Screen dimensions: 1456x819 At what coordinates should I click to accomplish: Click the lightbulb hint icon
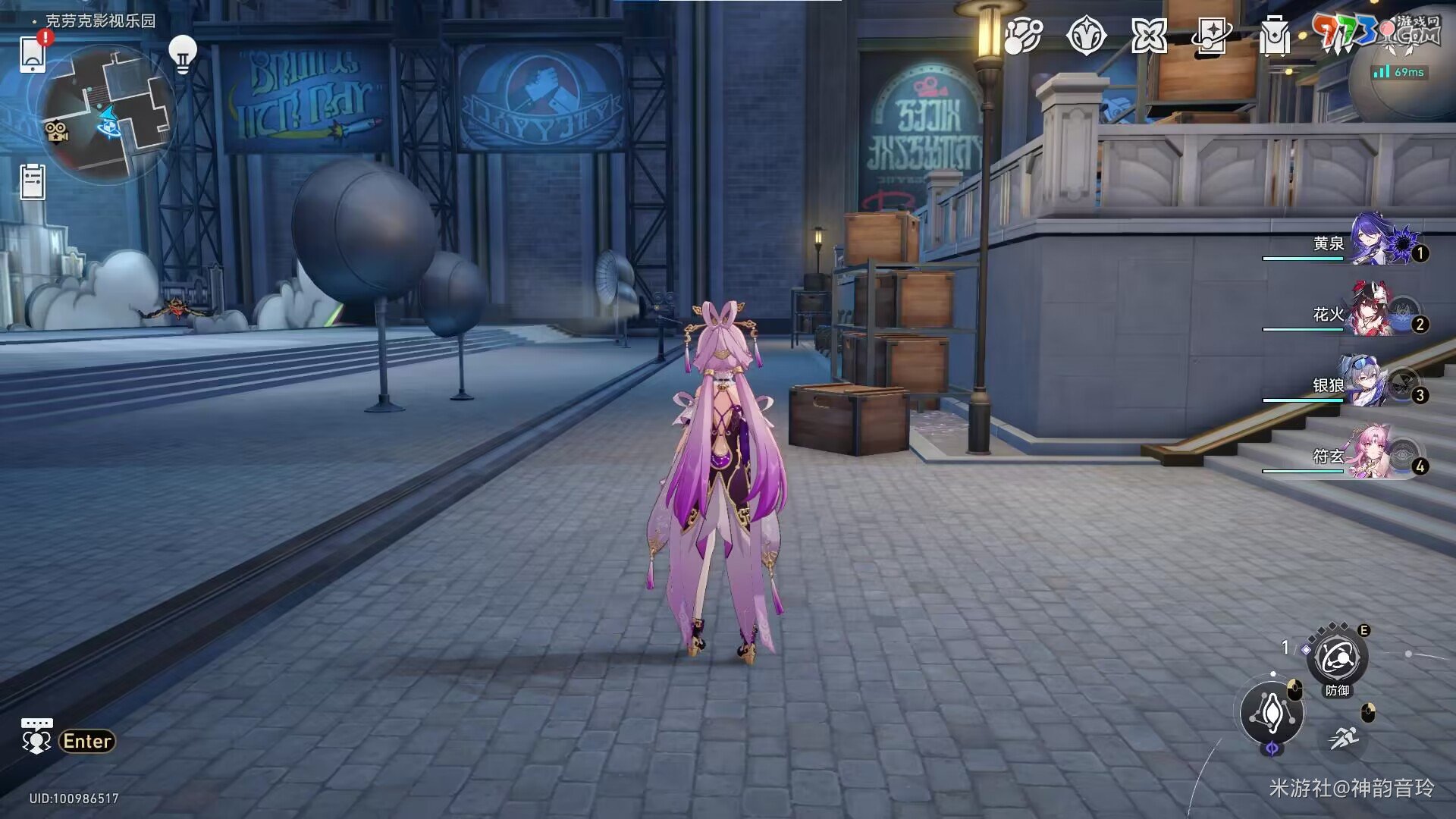[x=182, y=55]
